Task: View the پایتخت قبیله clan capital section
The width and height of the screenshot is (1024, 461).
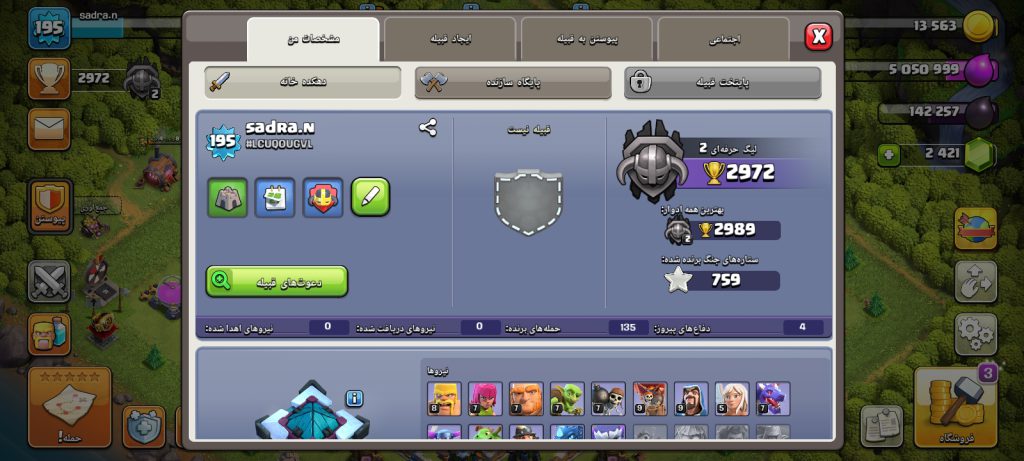Action: click(723, 82)
